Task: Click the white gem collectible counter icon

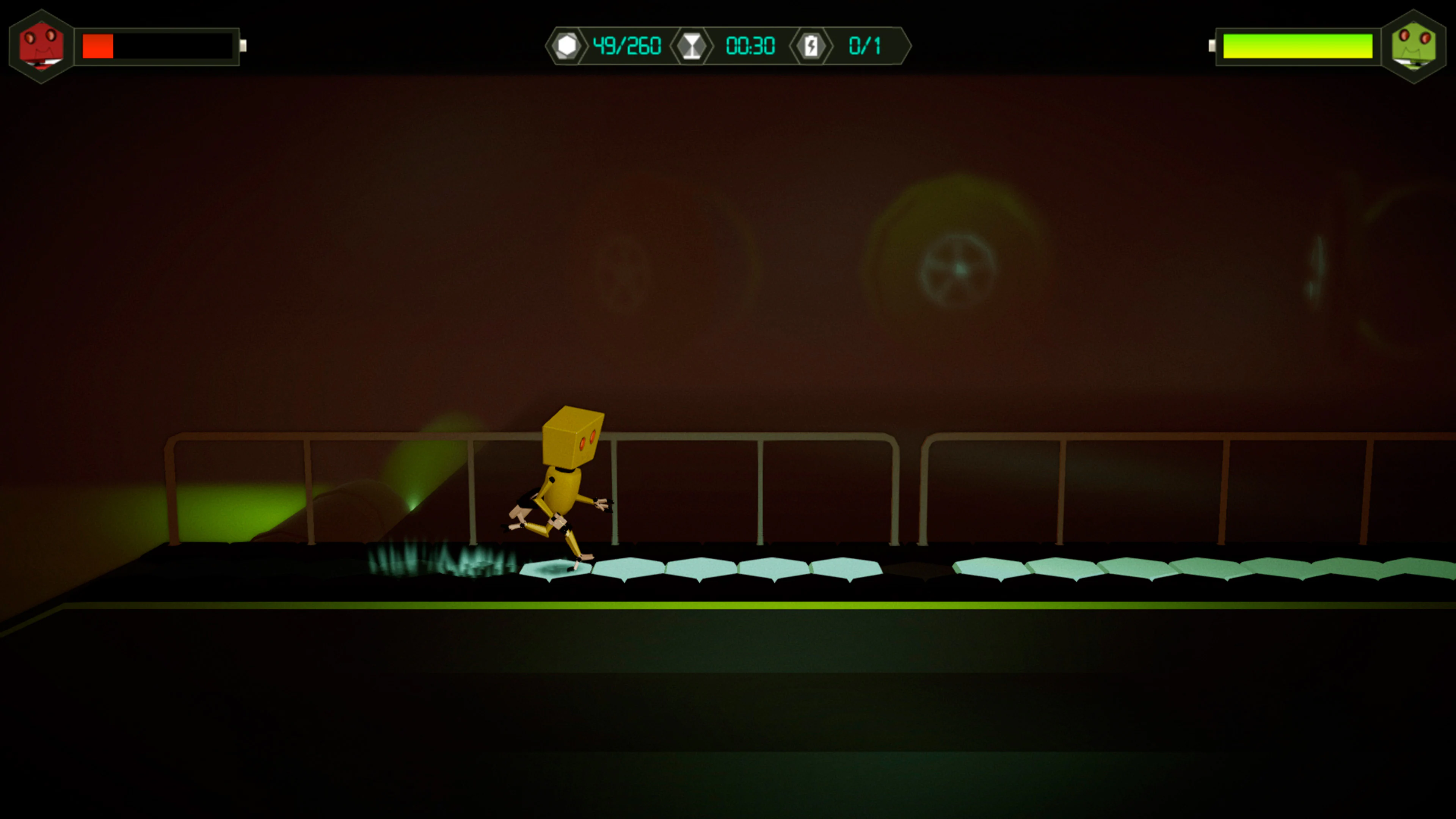Action: coord(568,46)
